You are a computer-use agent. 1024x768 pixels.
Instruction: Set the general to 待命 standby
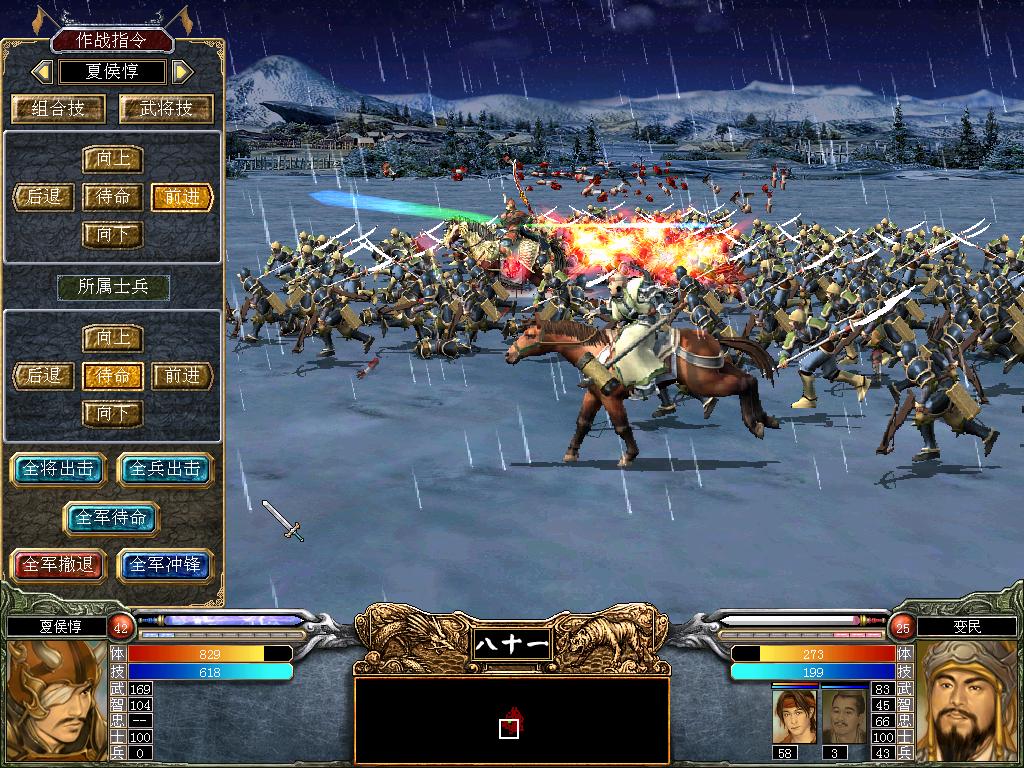click(113, 197)
